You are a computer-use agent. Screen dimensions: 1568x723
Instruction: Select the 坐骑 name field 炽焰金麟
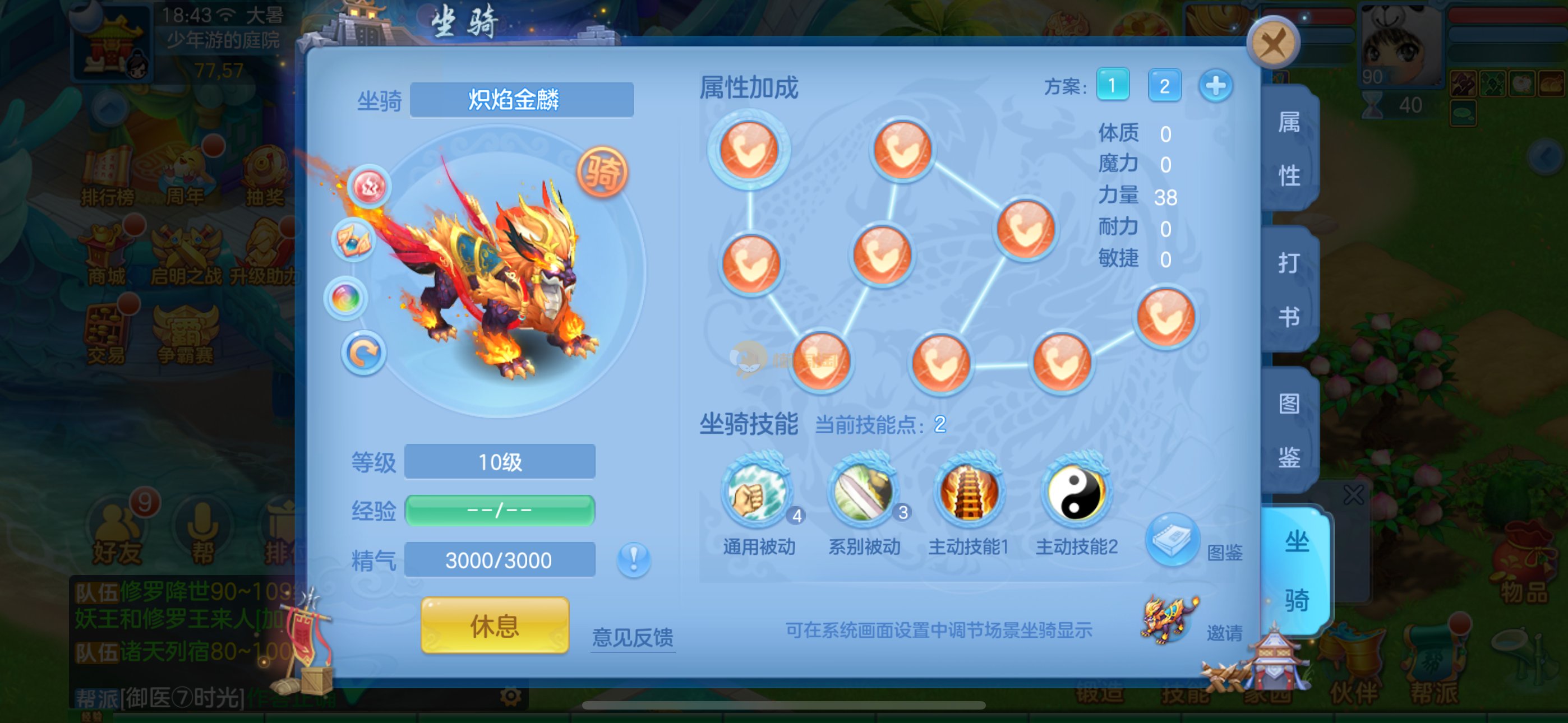(522, 100)
